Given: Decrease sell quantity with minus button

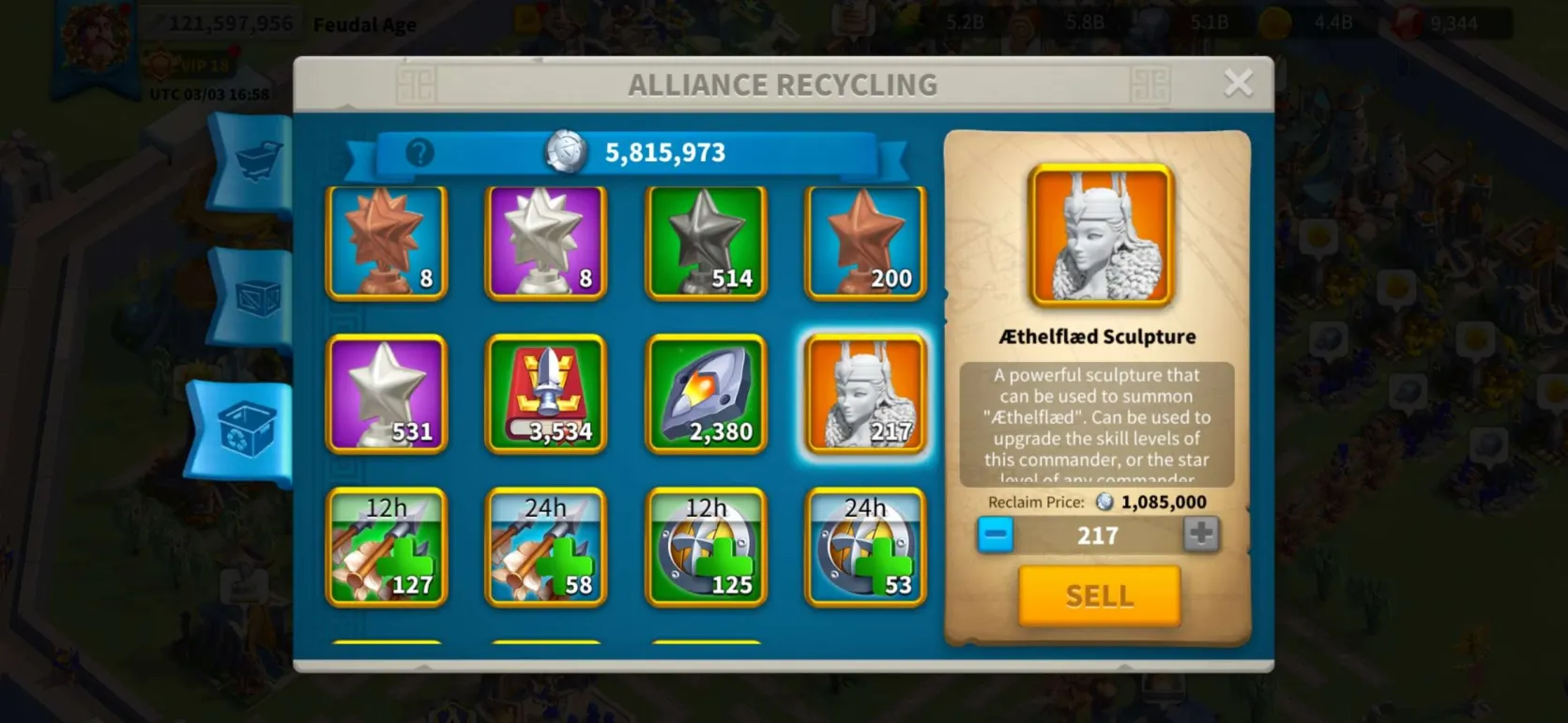Looking at the screenshot, I should coord(995,535).
